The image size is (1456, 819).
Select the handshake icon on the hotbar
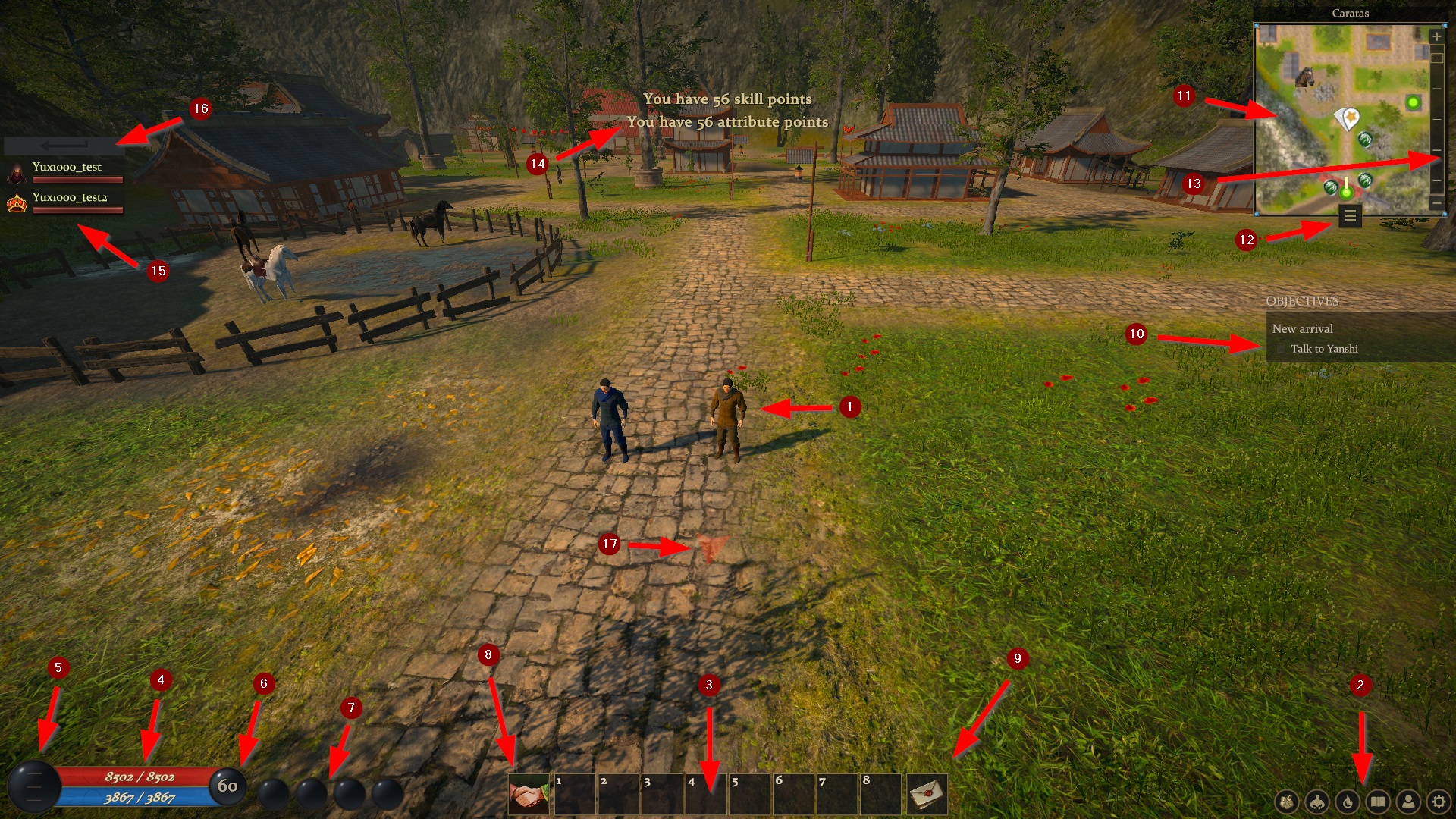click(x=529, y=794)
